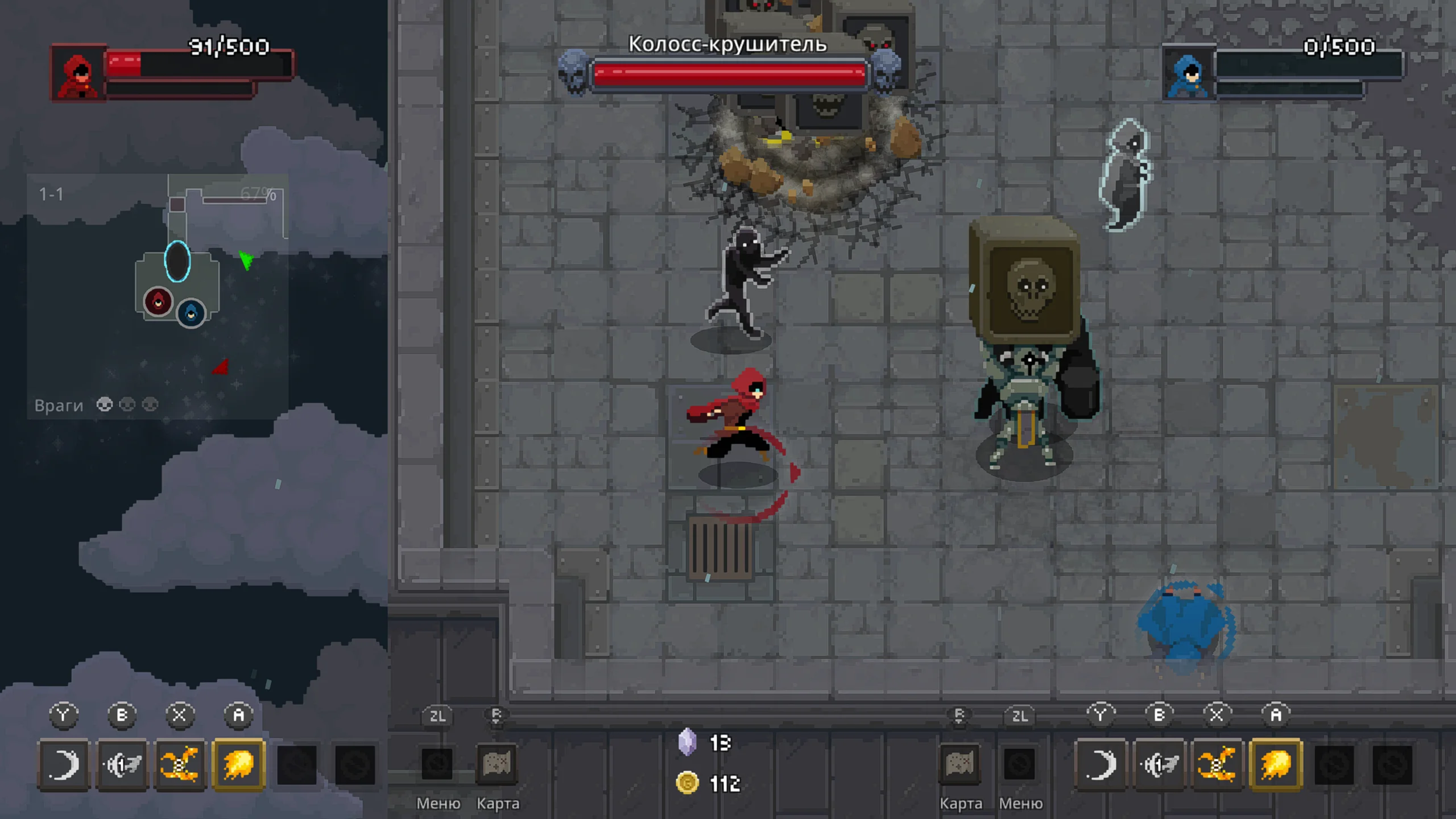Open red wizard's Меню slot

(437, 764)
